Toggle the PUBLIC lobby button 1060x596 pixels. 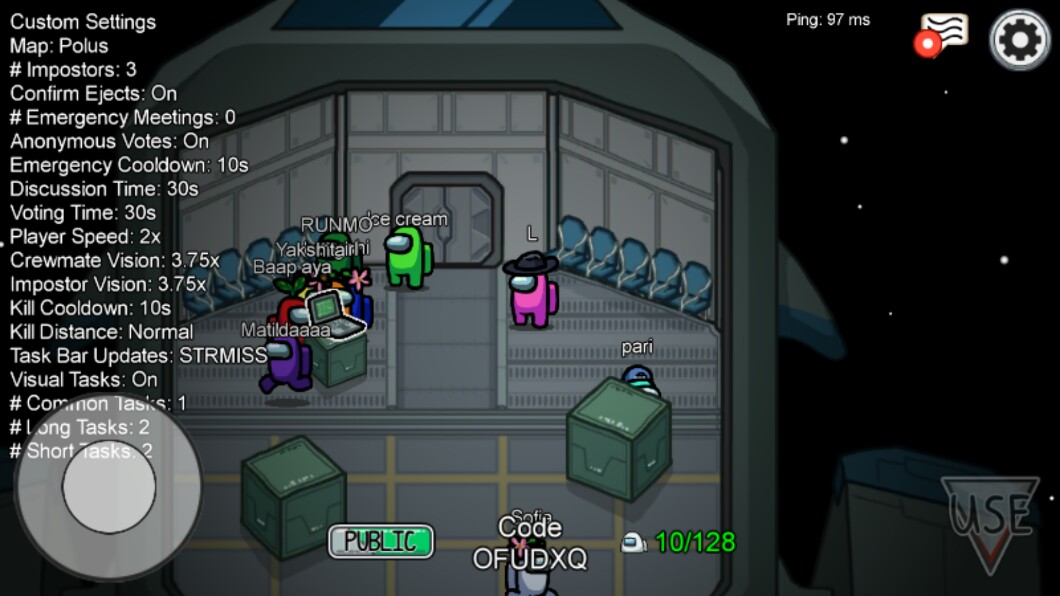[x=381, y=541]
